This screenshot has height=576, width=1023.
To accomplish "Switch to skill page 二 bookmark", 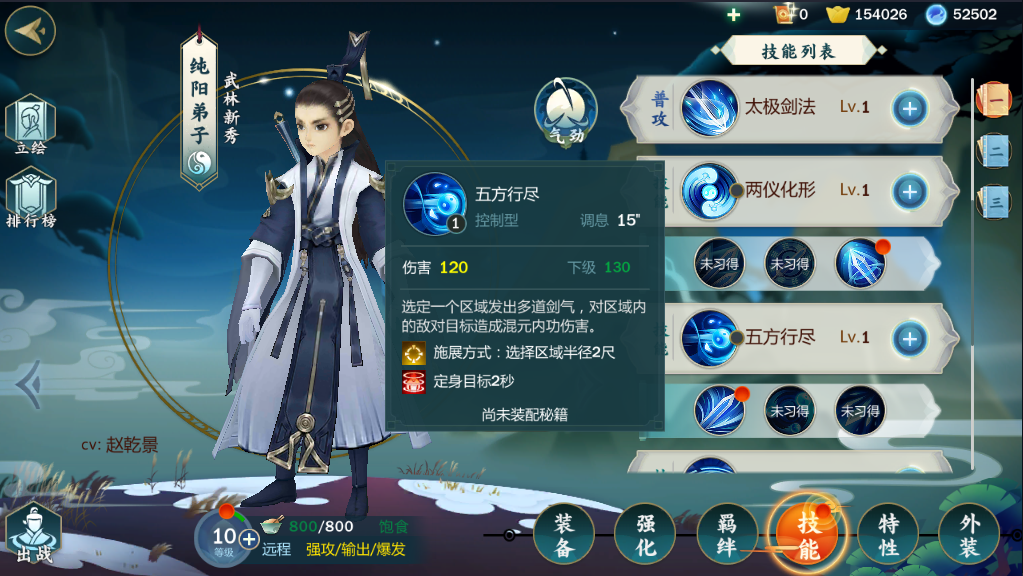I will click(994, 150).
